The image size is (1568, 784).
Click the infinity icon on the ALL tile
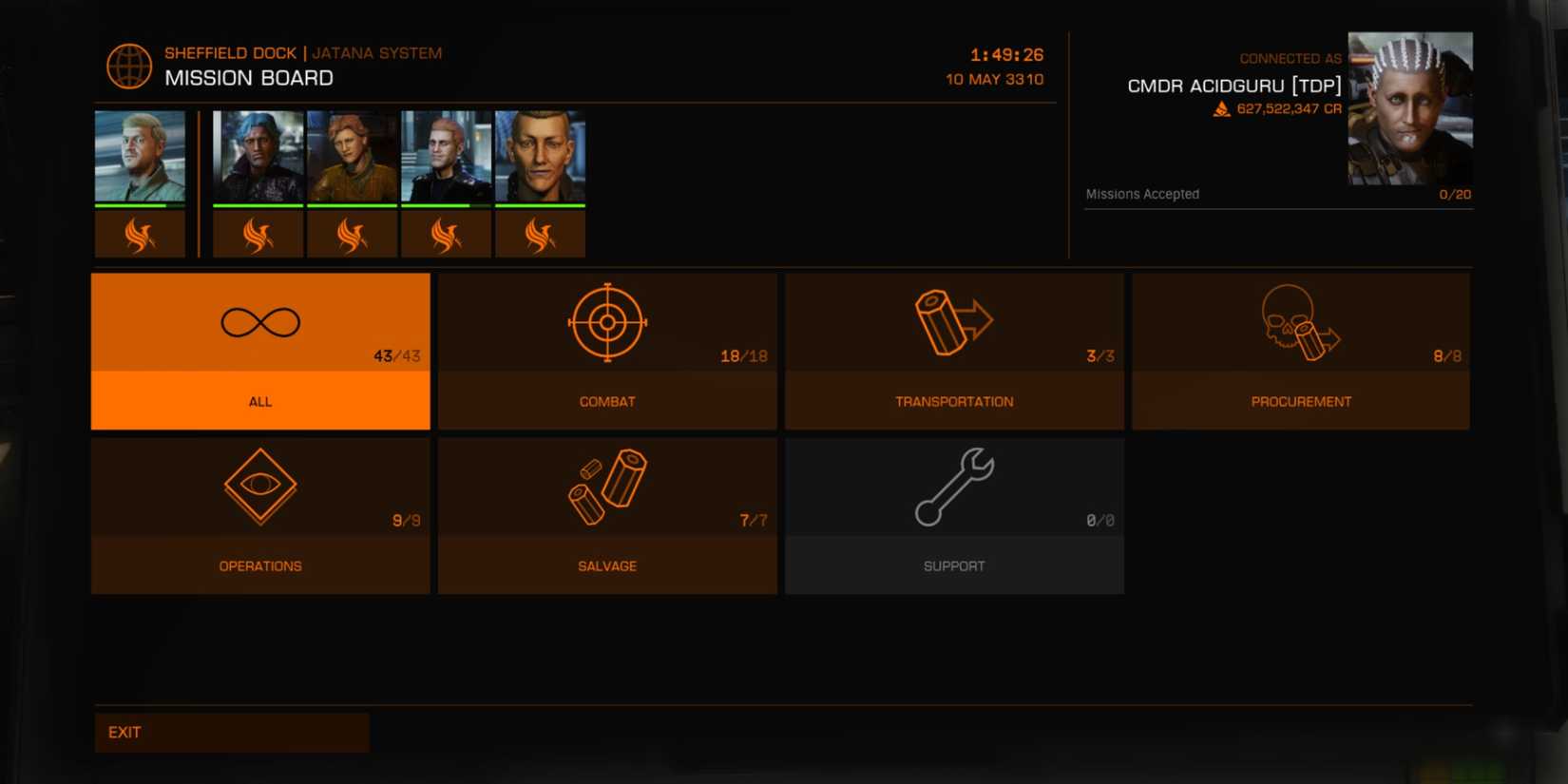tap(259, 322)
